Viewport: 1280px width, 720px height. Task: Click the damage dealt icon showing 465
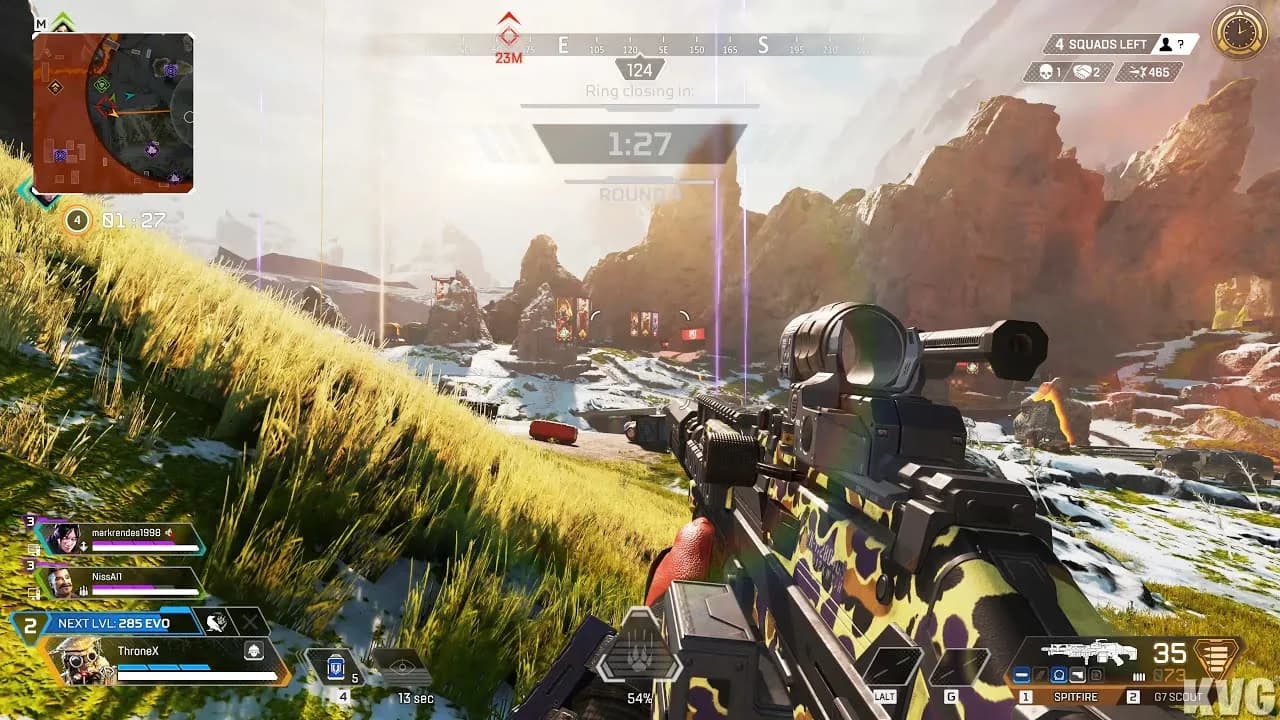click(x=1137, y=72)
